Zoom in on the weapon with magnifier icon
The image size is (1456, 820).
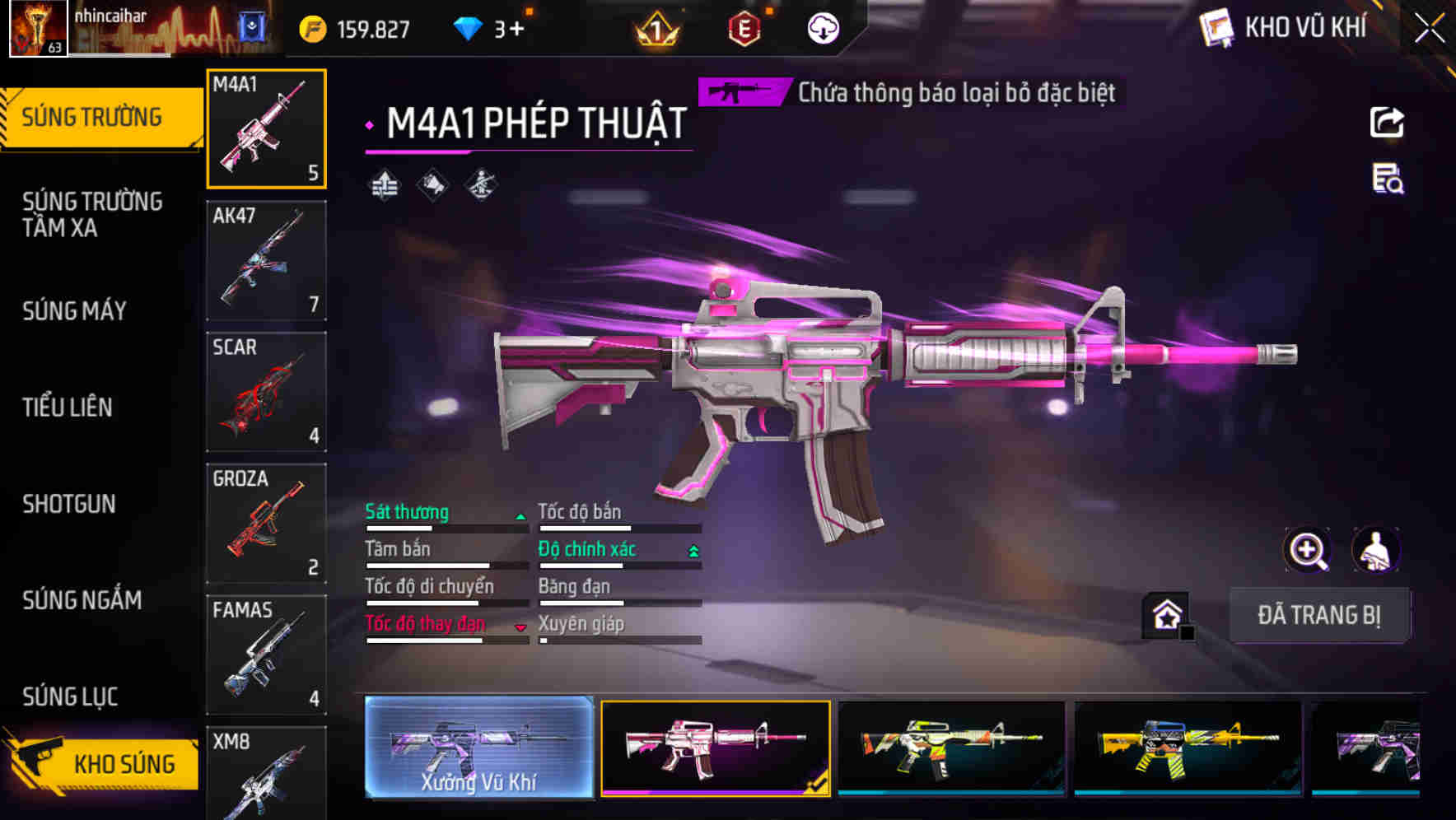(x=1308, y=550)
